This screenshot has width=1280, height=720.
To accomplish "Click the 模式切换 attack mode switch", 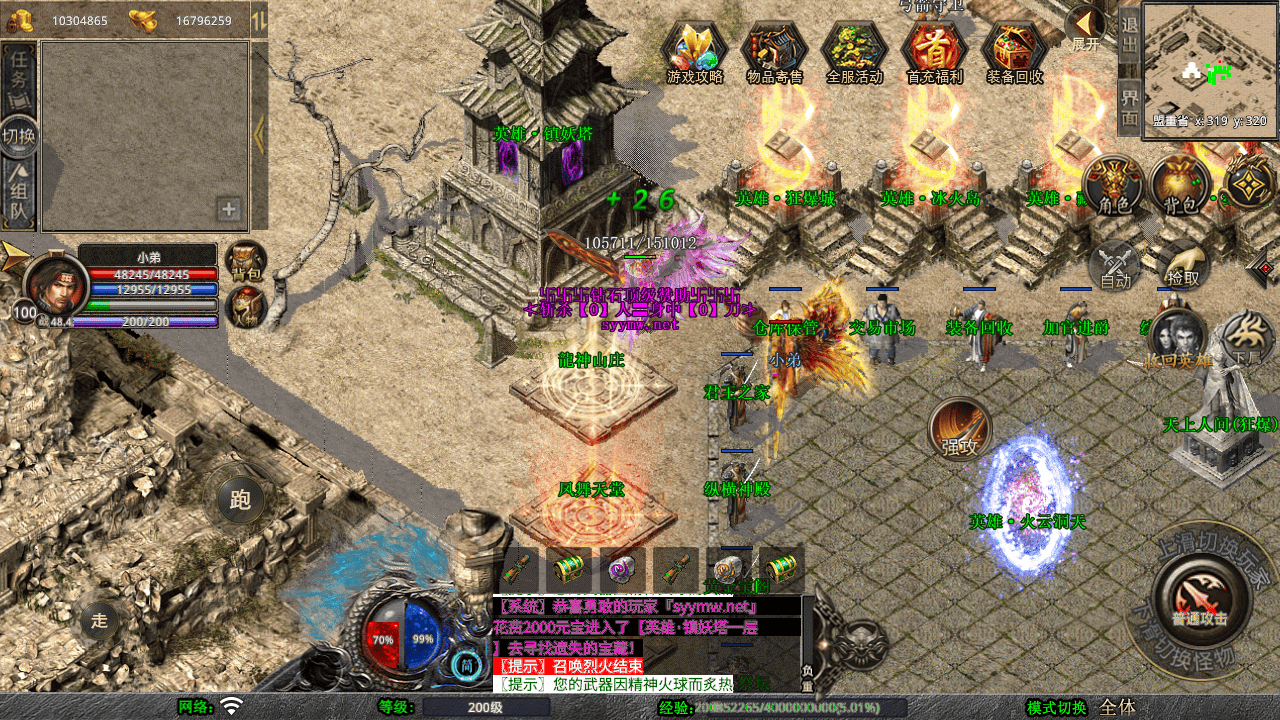I will (x=1056, y=707).
